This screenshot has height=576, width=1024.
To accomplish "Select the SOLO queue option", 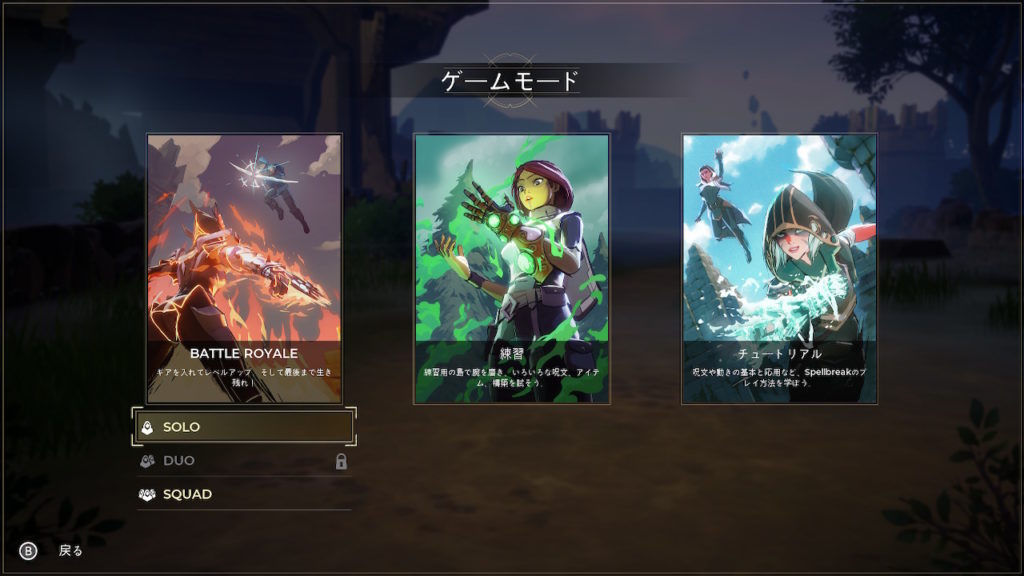I will point(245,427).
